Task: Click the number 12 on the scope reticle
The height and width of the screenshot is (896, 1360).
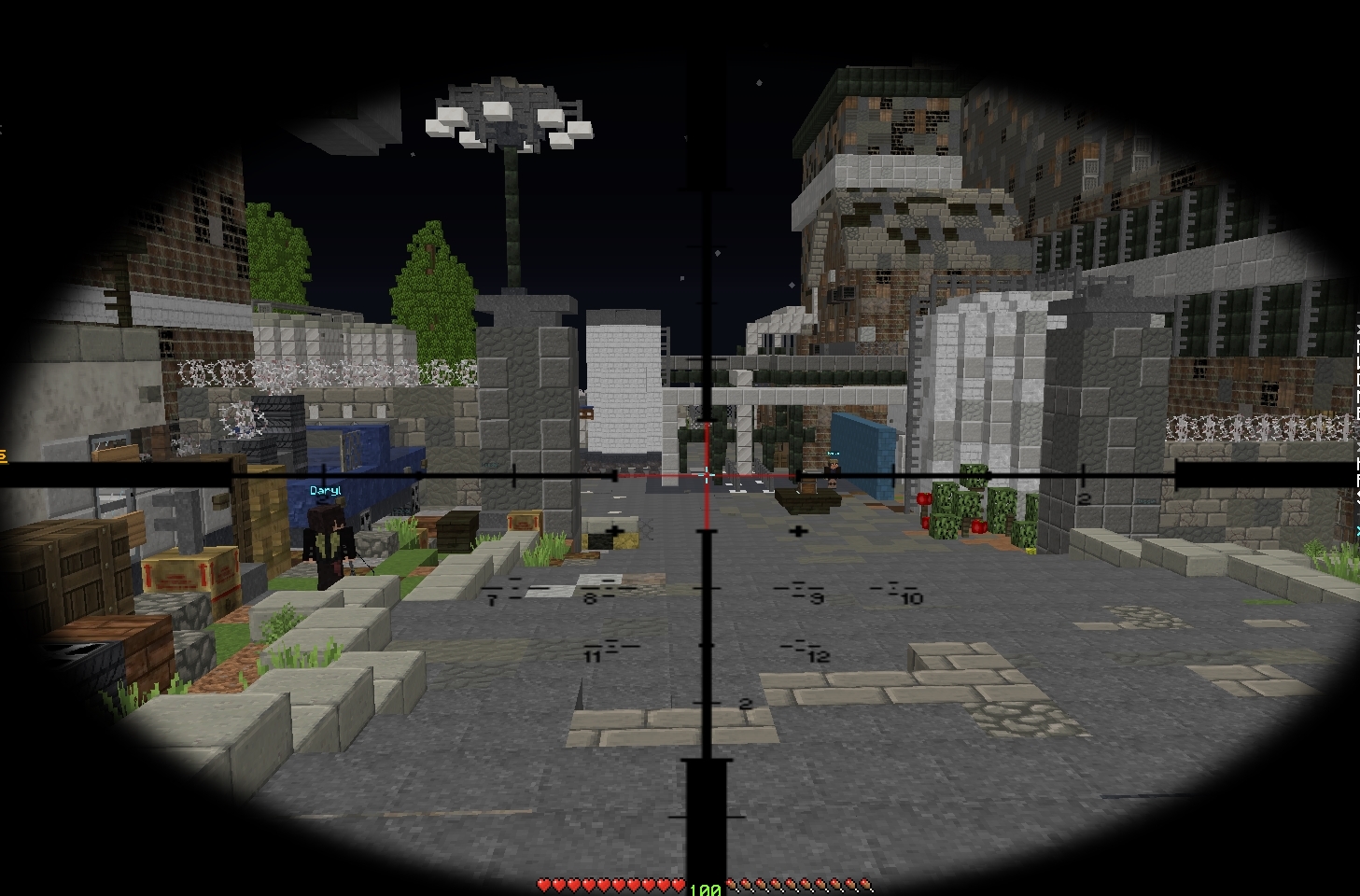Action: point(819,656)
